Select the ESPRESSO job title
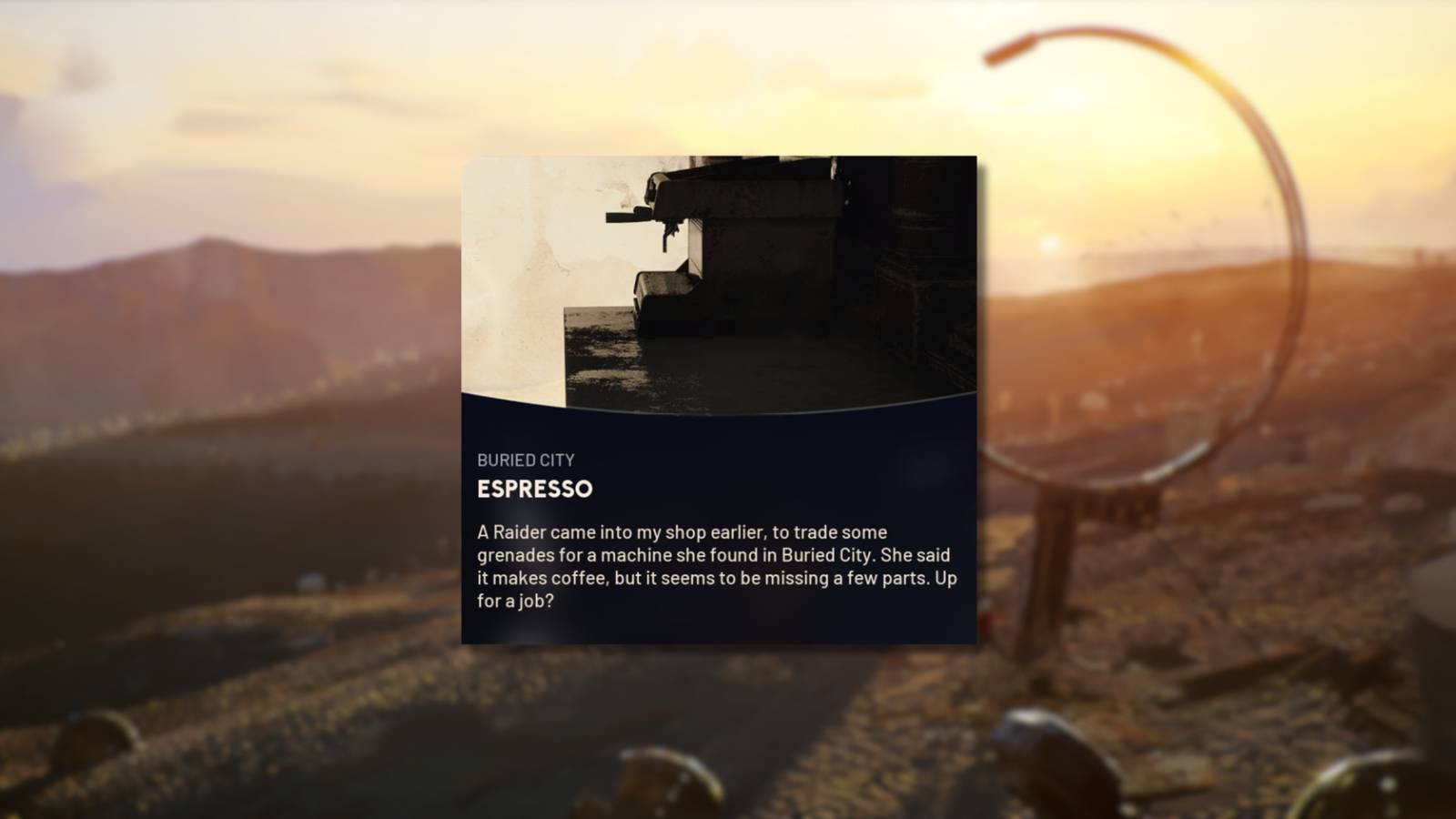 pyautogui.click(x=535, y=489)
